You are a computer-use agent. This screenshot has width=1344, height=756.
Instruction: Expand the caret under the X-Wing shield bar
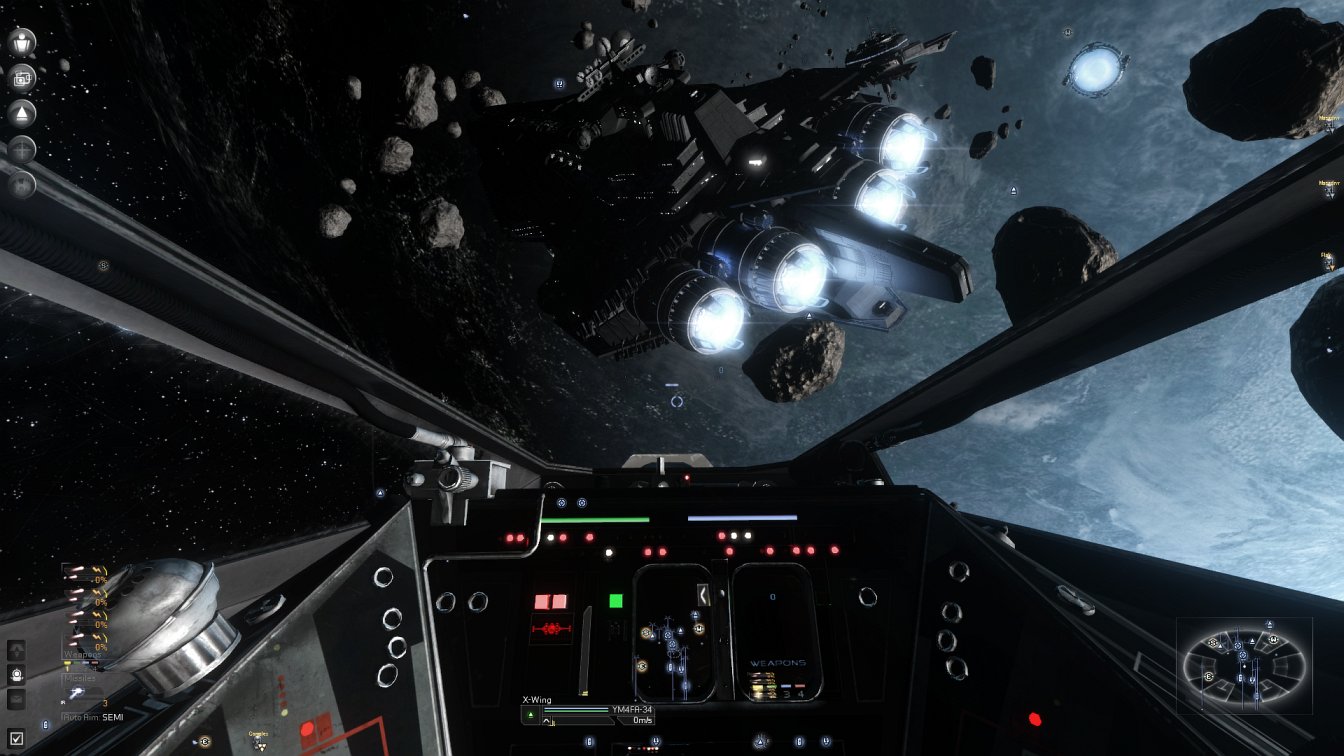tap(547, 723)
